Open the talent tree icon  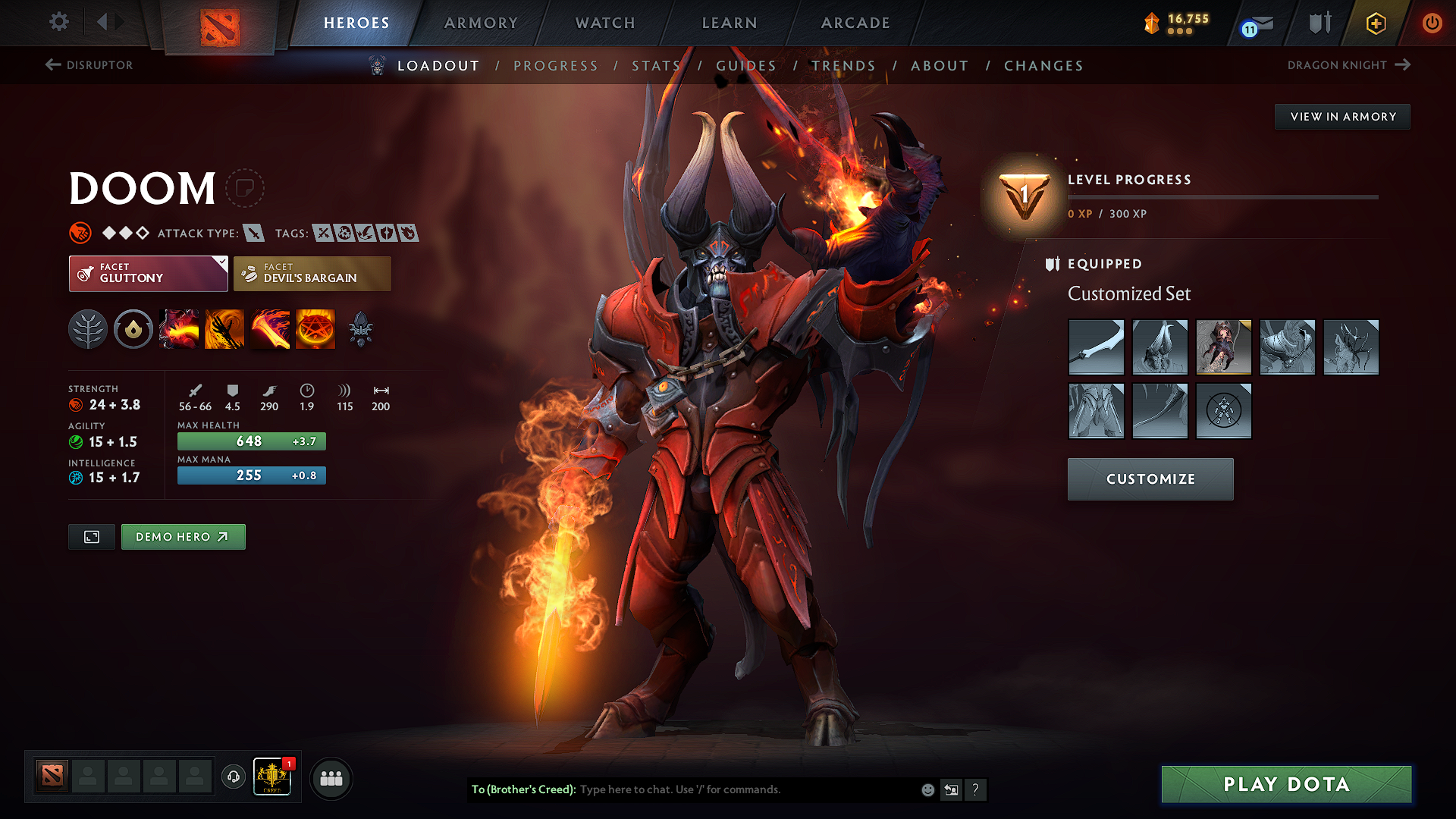coord(88,329)
